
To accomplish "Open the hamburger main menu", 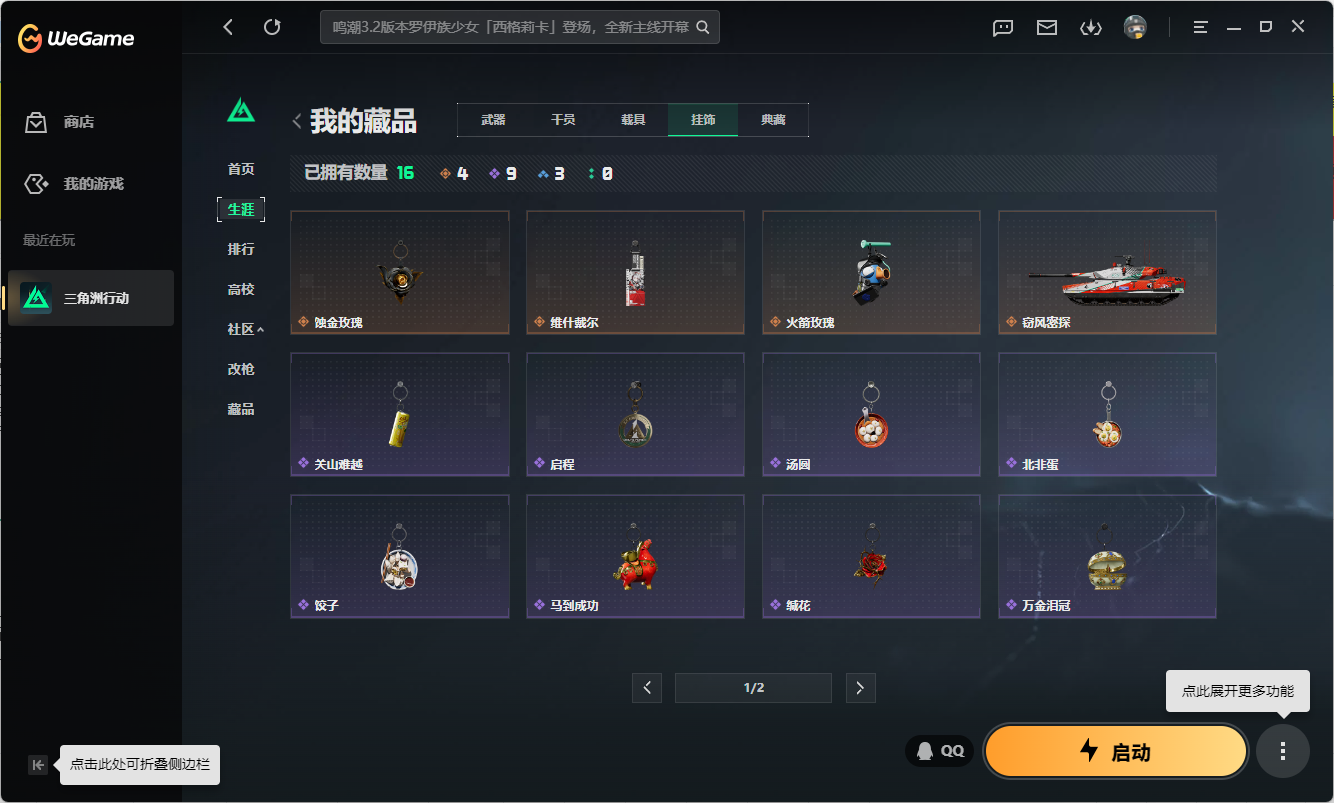I will (x=1199, y=27).
